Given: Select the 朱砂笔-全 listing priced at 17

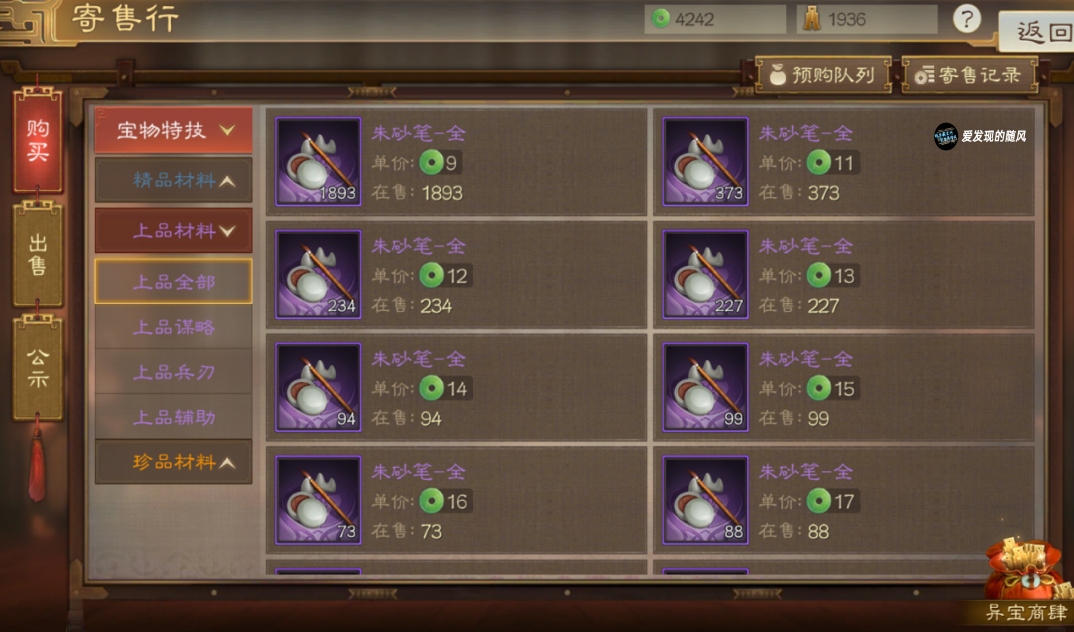Looking at the screenshot, I should pyautogui.click(x=845, y=501).
